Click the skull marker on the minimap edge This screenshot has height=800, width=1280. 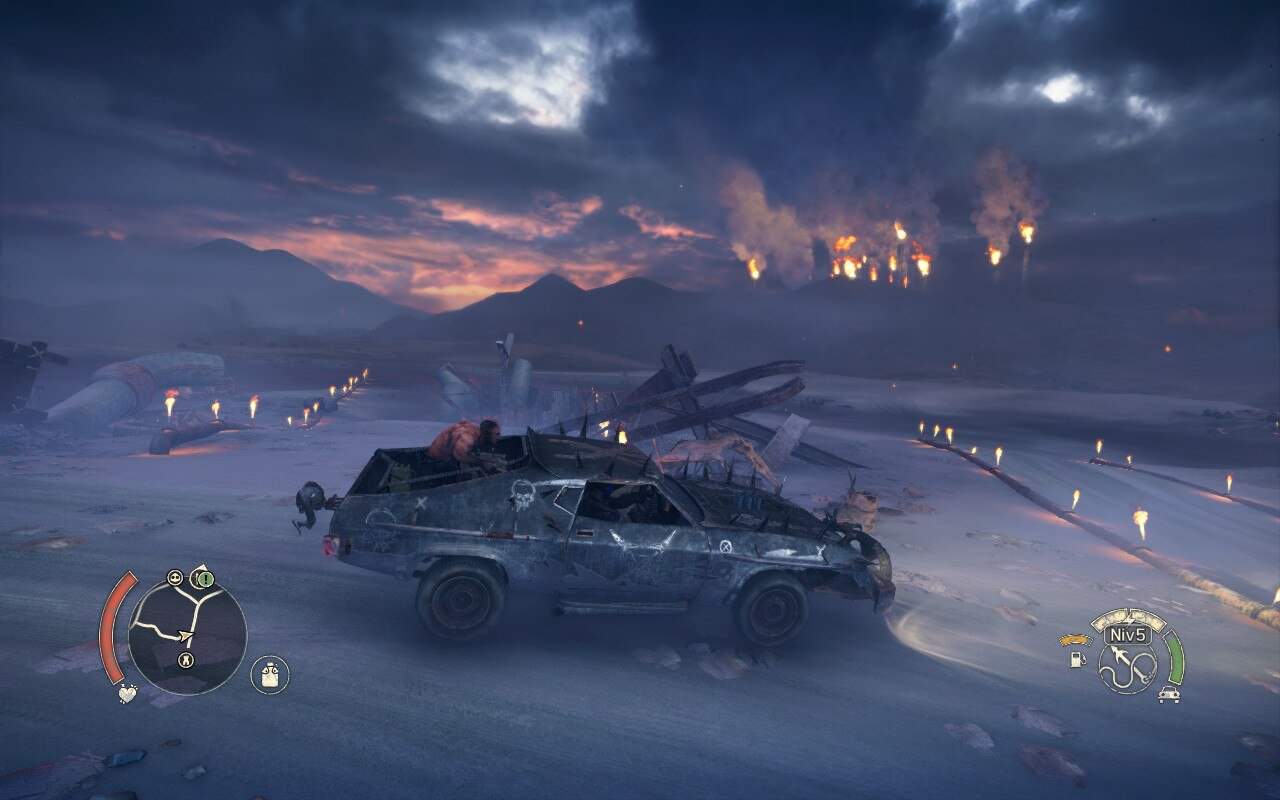[x=176, y=577]
